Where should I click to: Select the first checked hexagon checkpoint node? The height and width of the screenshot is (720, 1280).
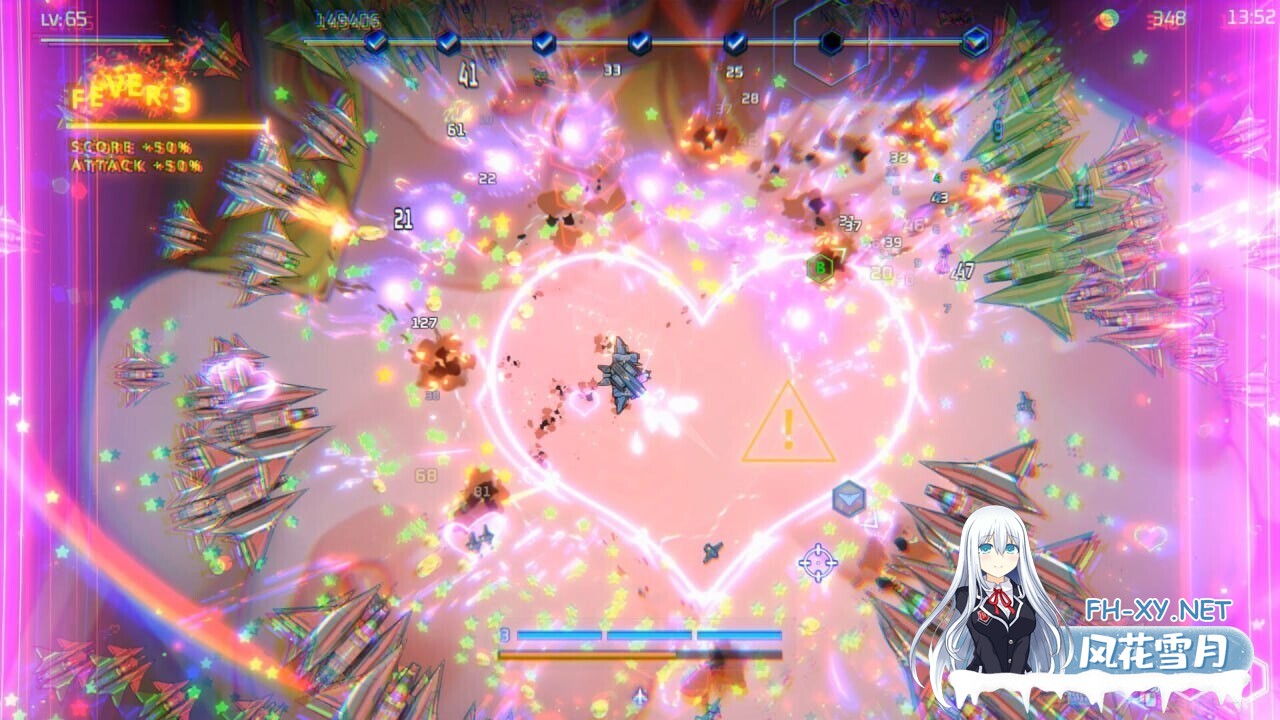pos(376,43)
